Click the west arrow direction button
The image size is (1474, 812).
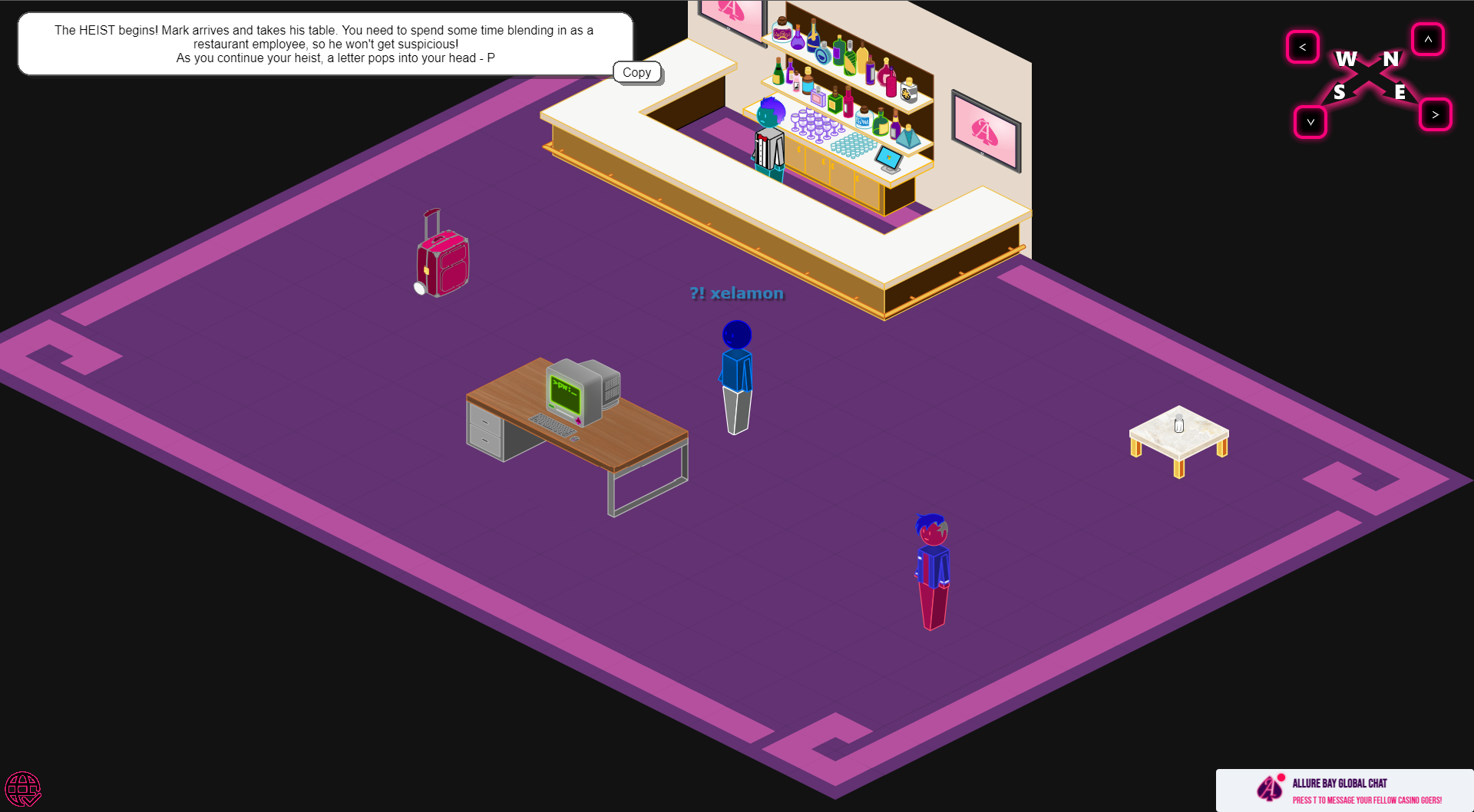pyautogui.click(x=1303, y=47)
